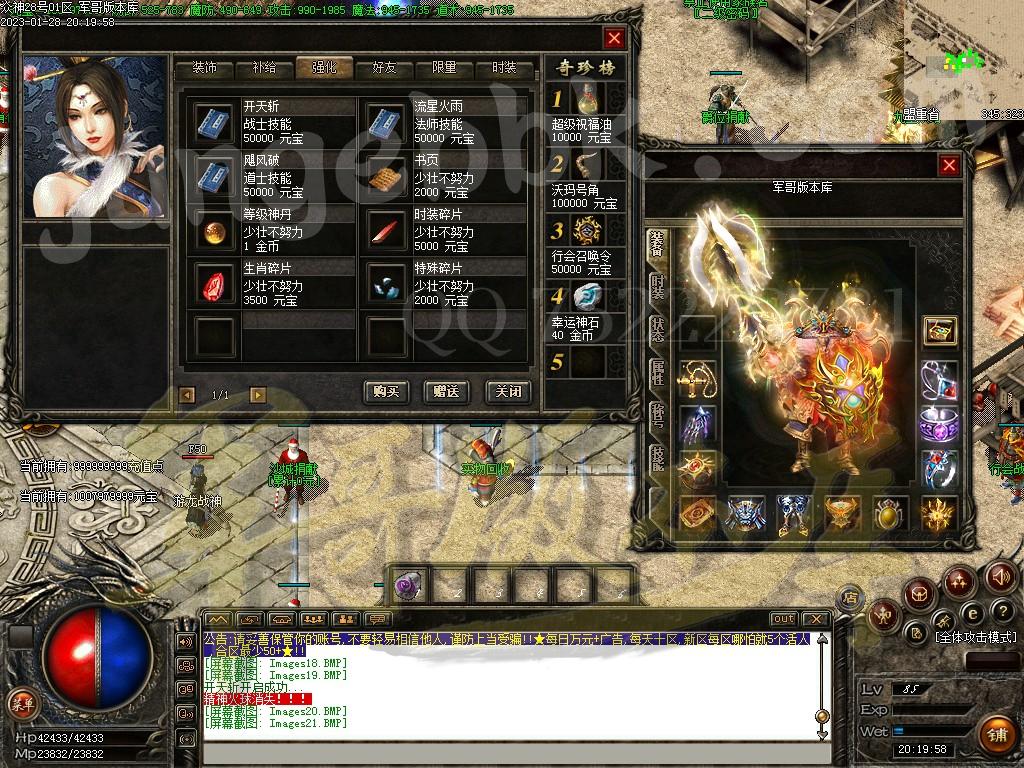Switch to the 装饰 shop tab
This screenshot has width=1024, height=768.
(x=204, y=68)
